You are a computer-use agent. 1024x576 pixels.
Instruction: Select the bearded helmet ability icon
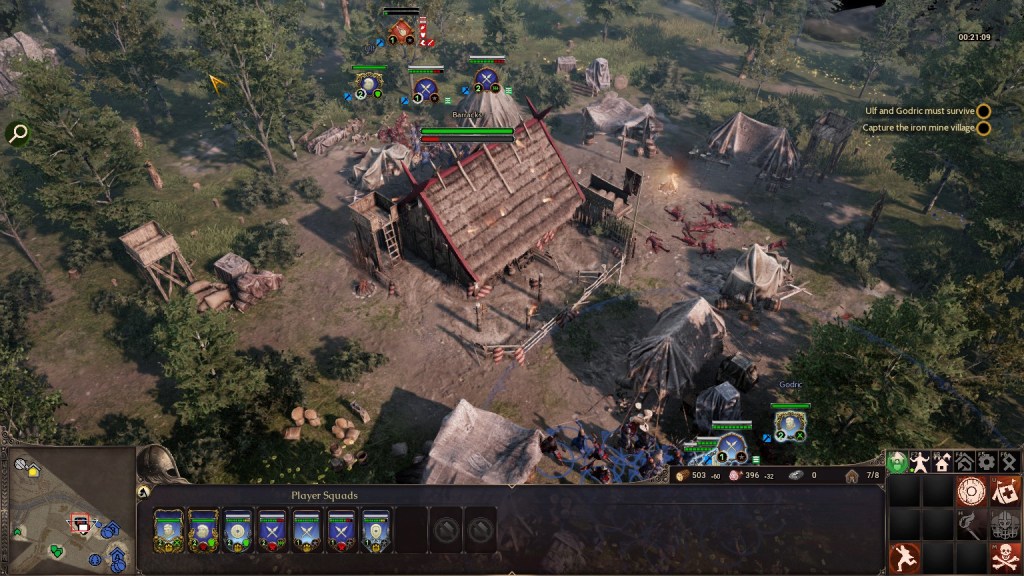pyautogui.click(x=1004, y=524)
